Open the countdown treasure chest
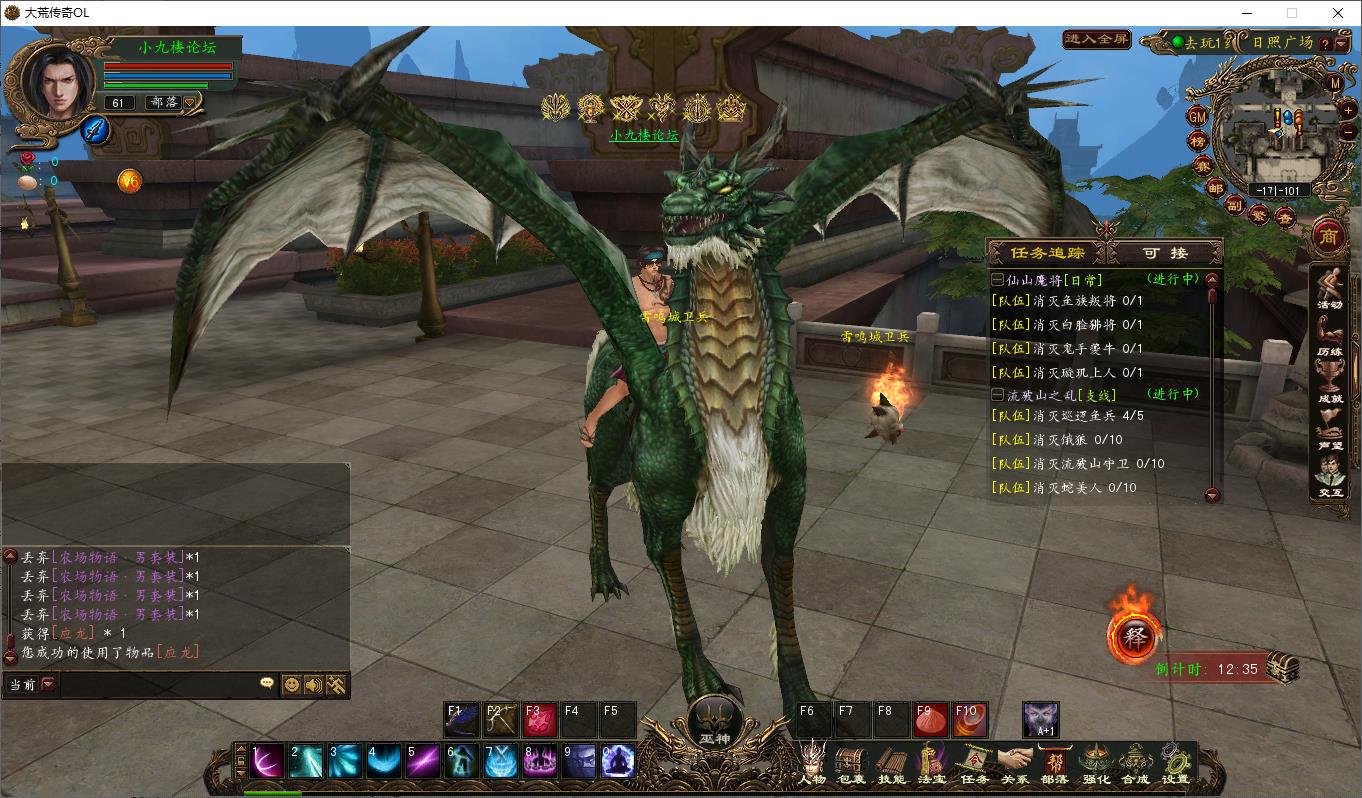This screenshot has height=798, width=1362. [x=1283, y=667]
